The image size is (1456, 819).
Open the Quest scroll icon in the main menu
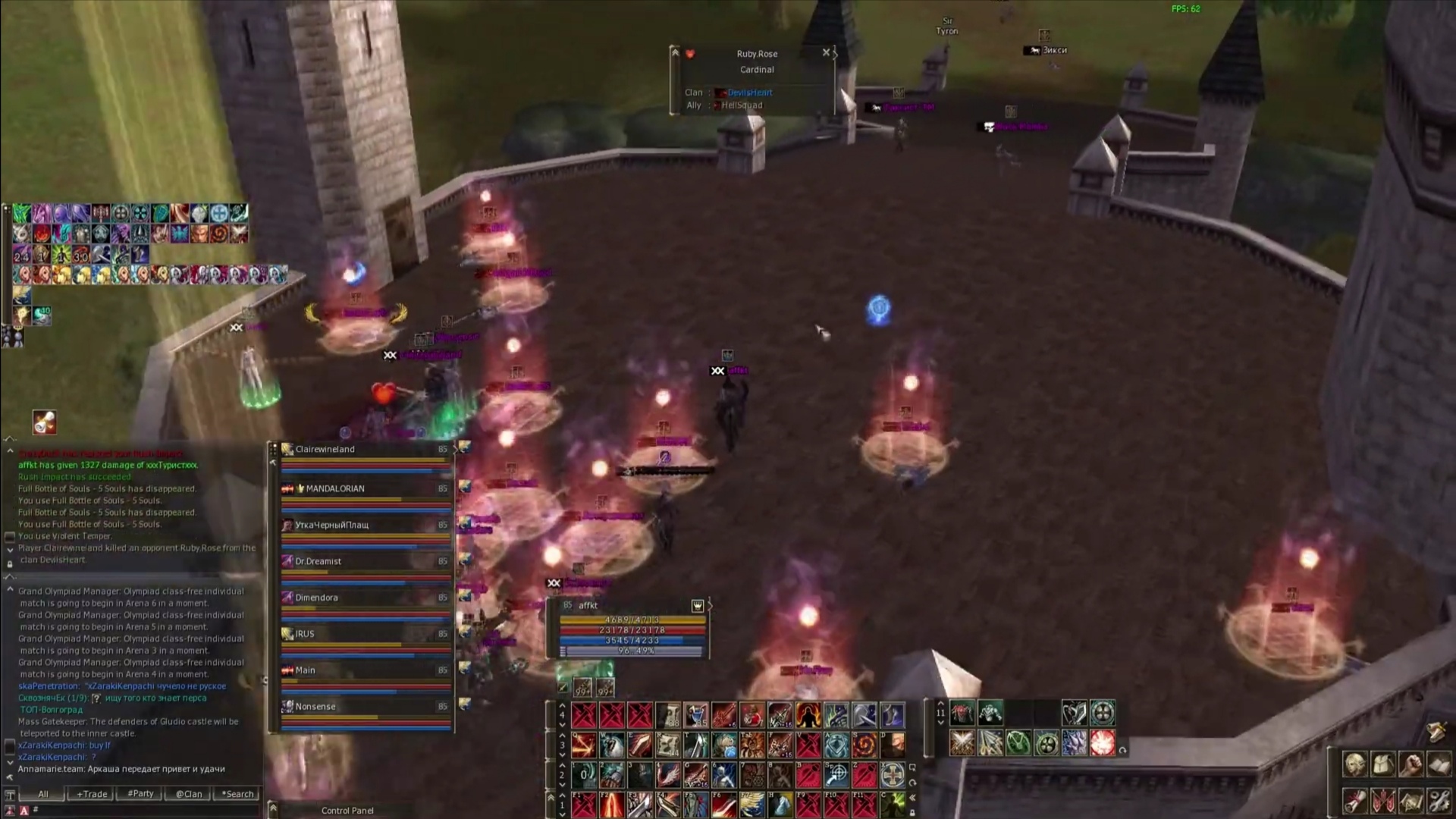click(x=1354, y=801)
